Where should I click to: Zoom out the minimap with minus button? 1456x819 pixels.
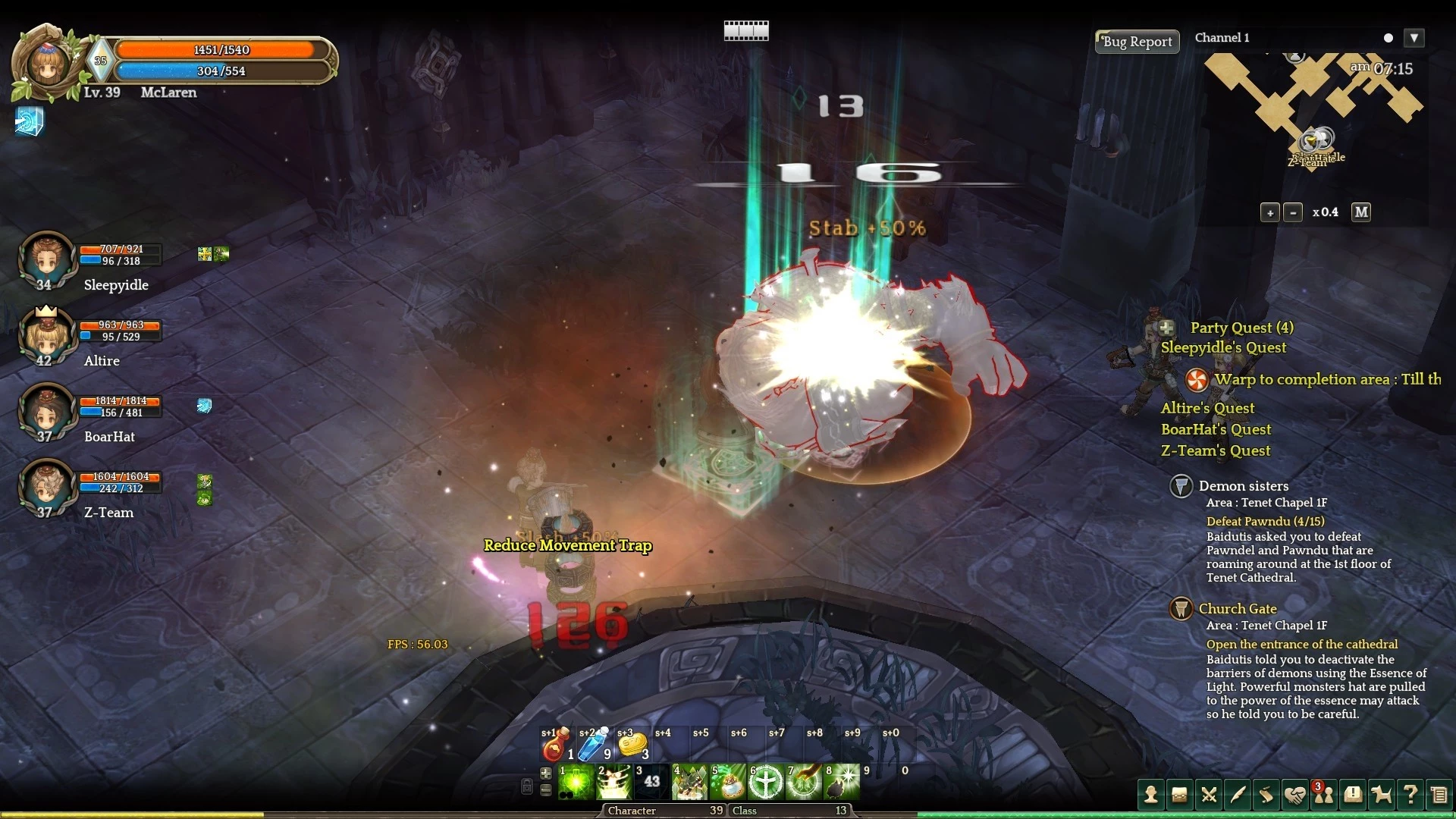tap(1294, 213)
